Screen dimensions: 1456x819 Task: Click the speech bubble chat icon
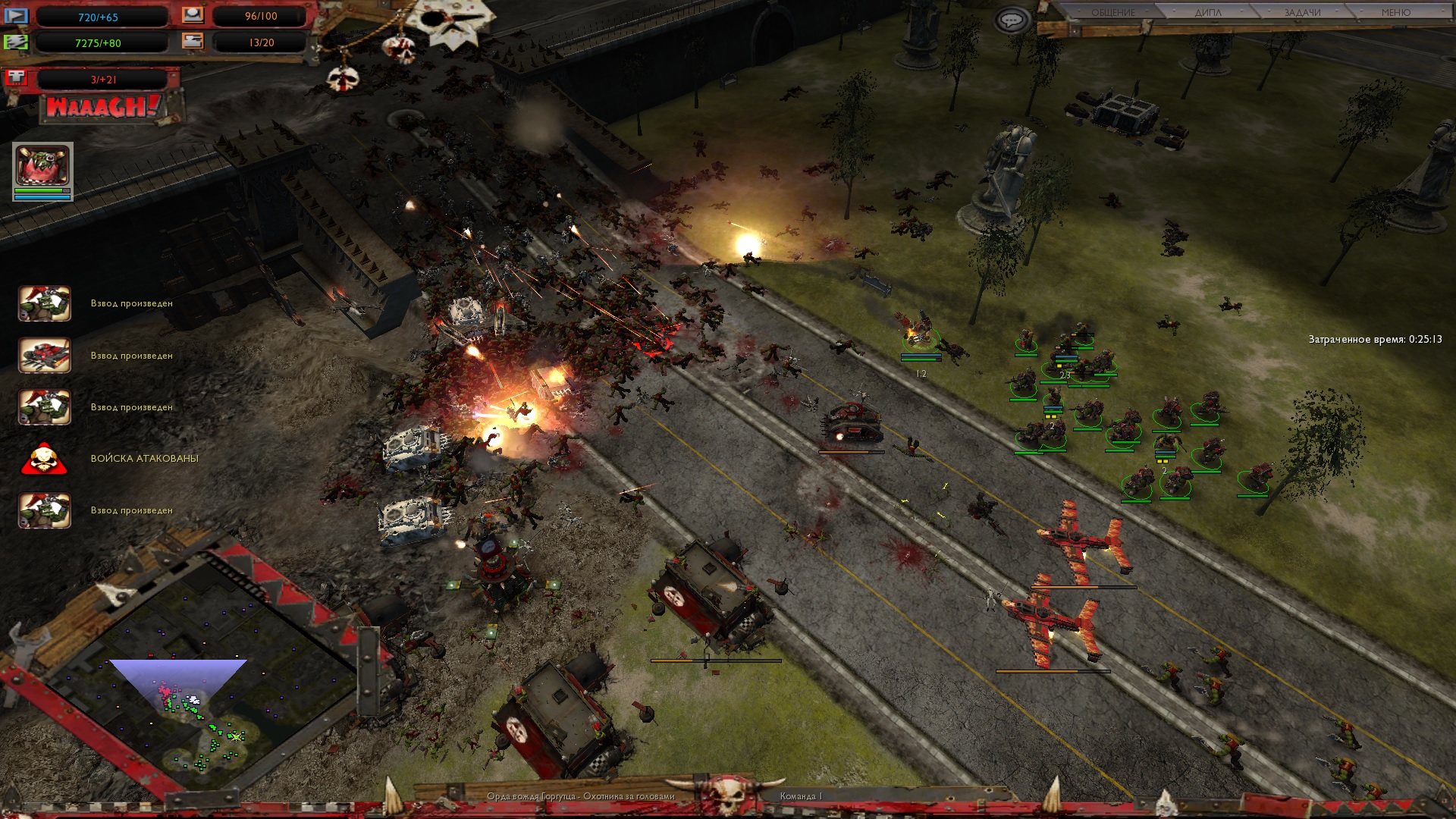tap(1012, 20)
